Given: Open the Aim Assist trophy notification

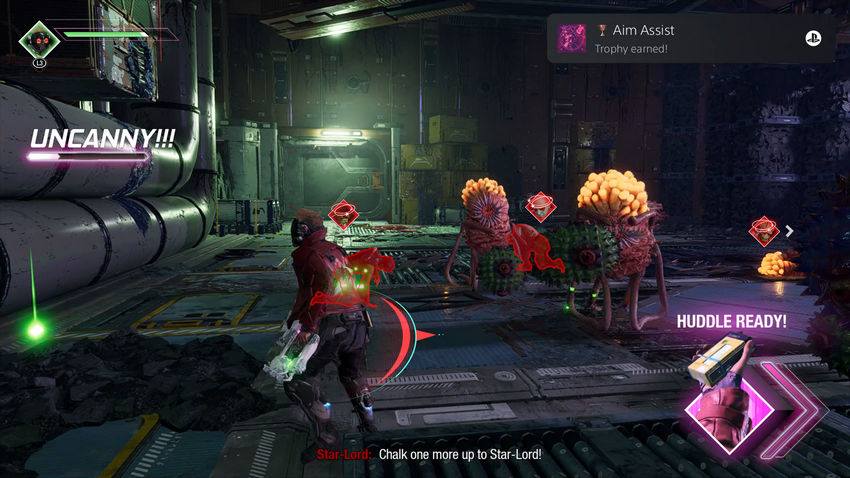Looking at the screenshot, I should 690,39.
